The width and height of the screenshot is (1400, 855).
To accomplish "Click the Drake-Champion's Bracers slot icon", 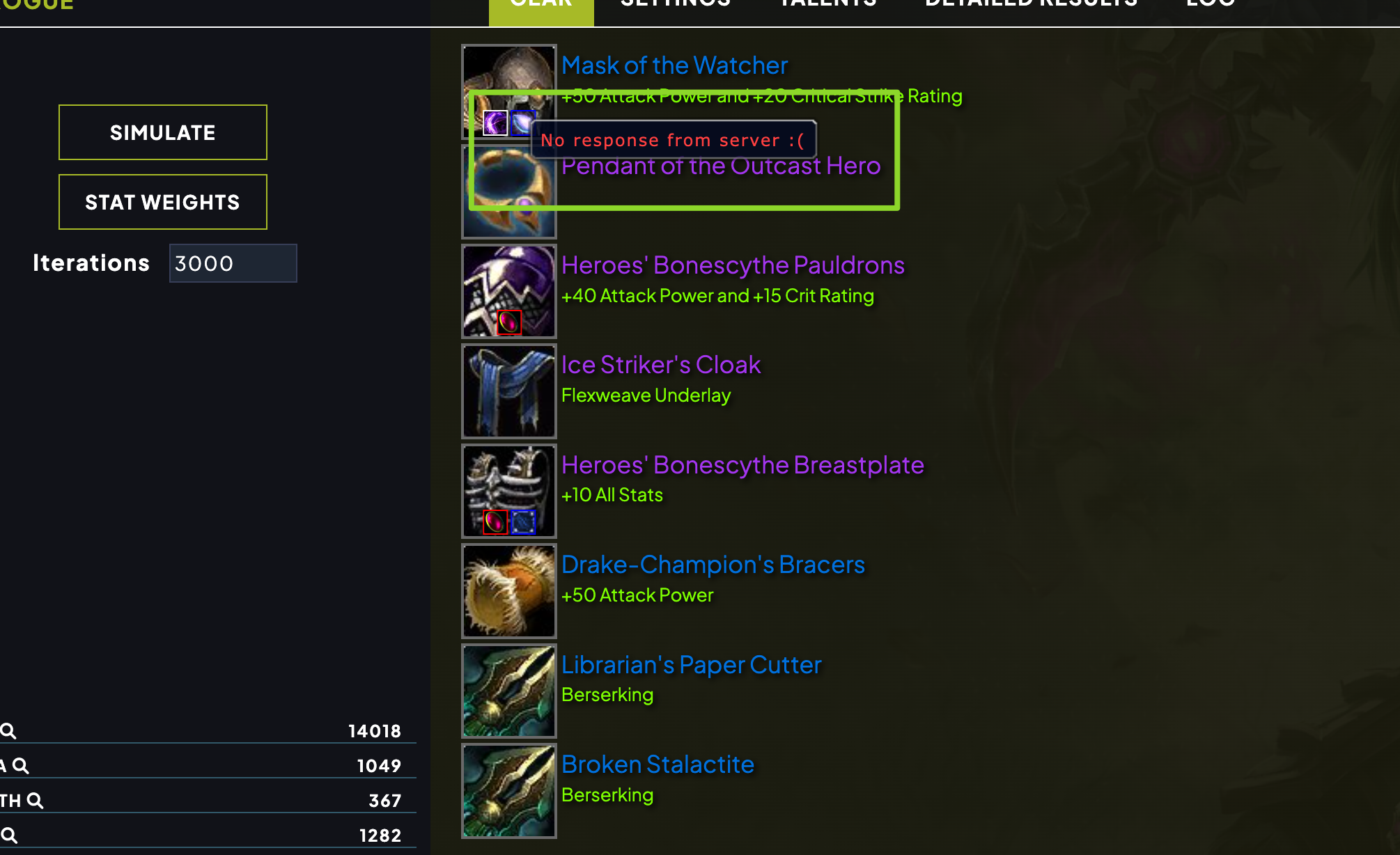I will pos(508,591).
